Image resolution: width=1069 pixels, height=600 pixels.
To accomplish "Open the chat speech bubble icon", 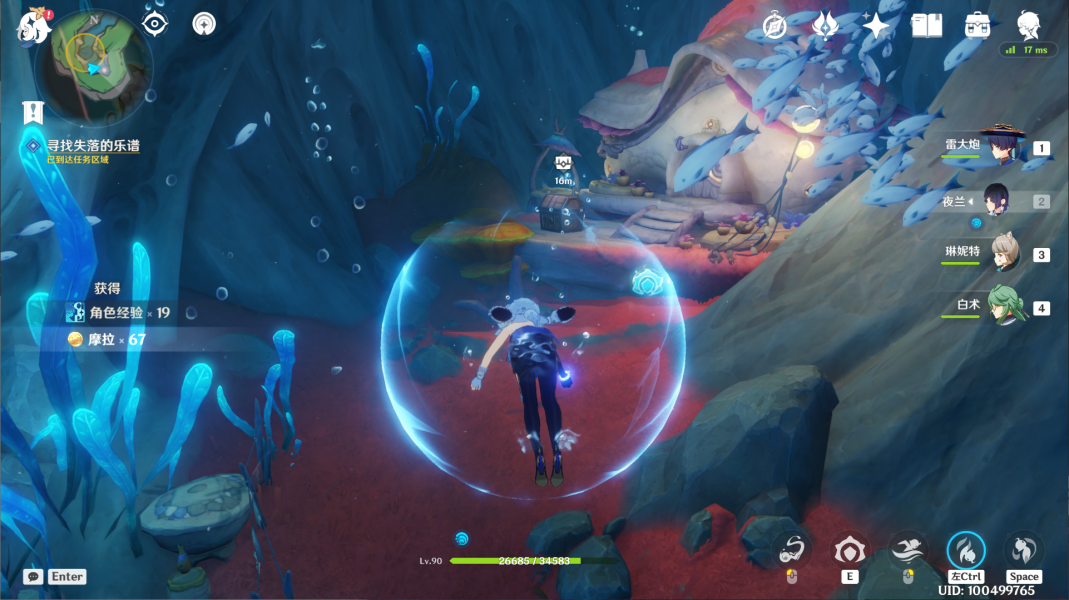I will (x=33, y=577).
